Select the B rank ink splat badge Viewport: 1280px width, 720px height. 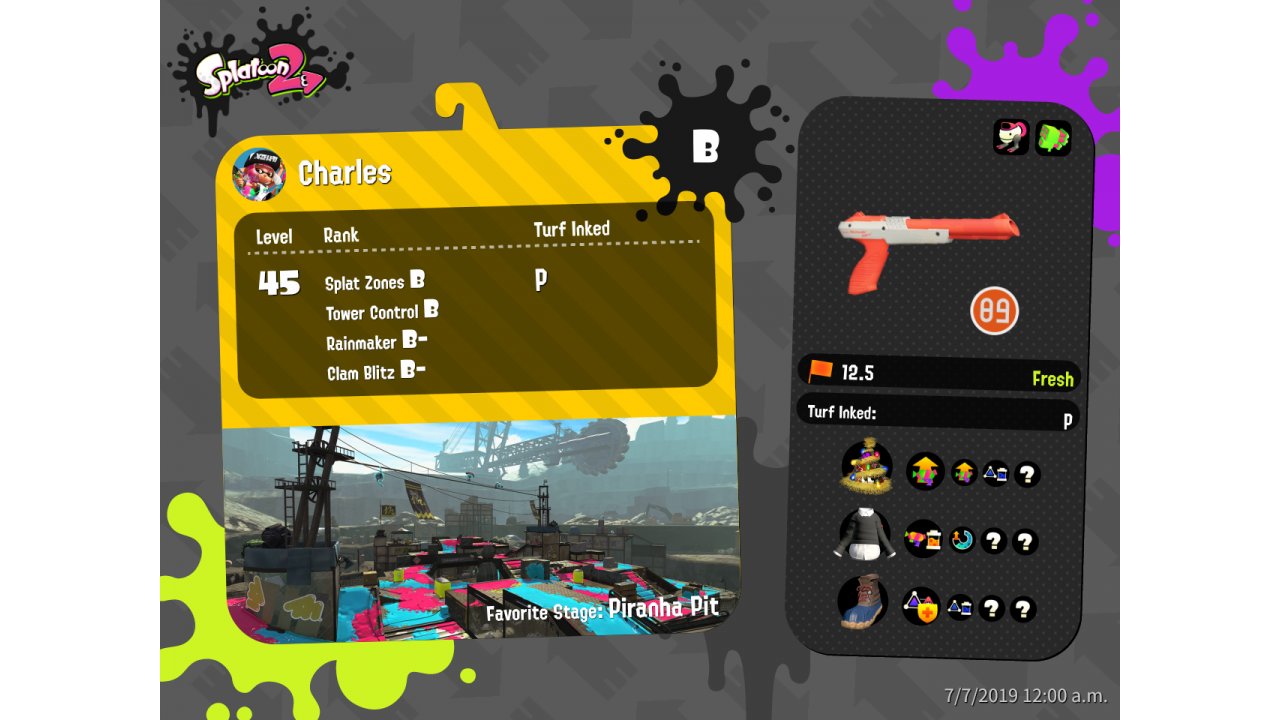pyautogui.click(x=705, y=147)
